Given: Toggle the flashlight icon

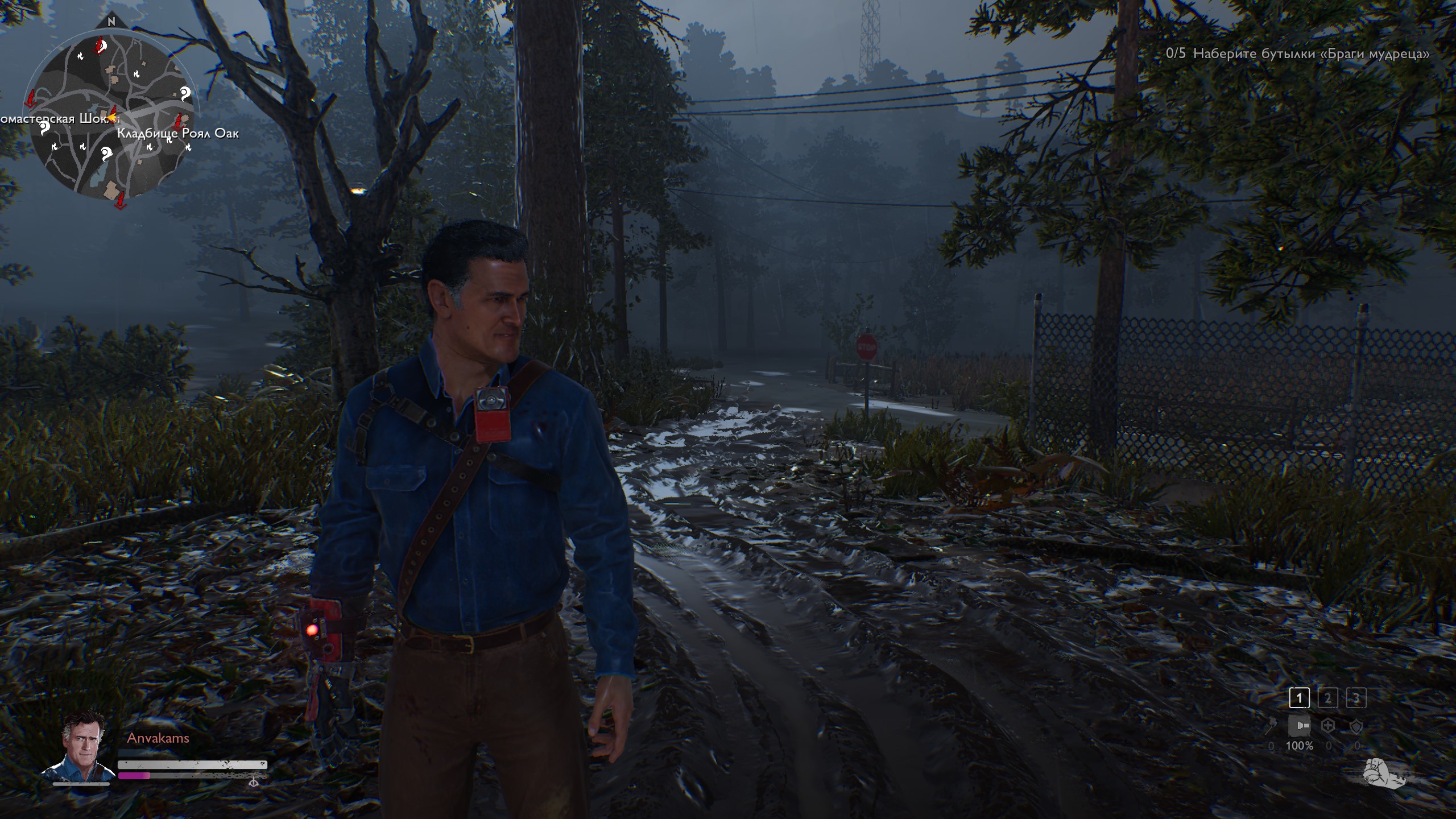Looking at the screenshot, I should tap(1299, 726).
